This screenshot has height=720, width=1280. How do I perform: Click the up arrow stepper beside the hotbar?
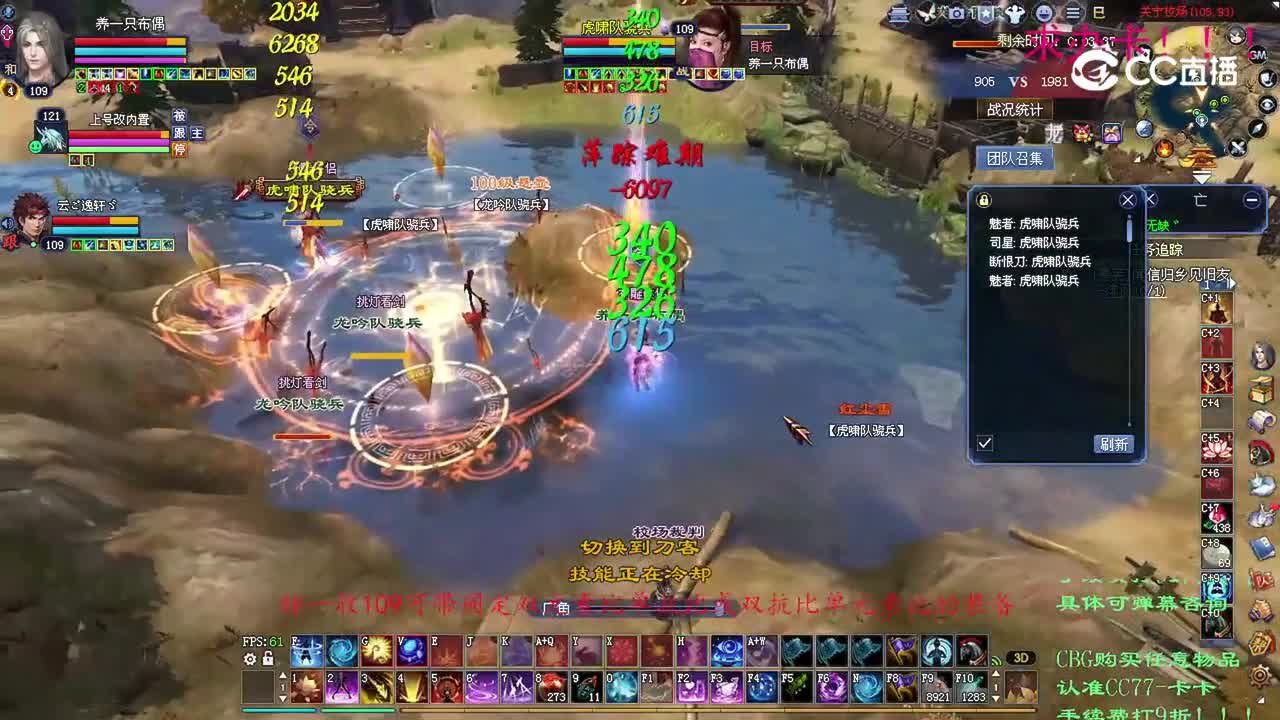[x=283, y=676]
